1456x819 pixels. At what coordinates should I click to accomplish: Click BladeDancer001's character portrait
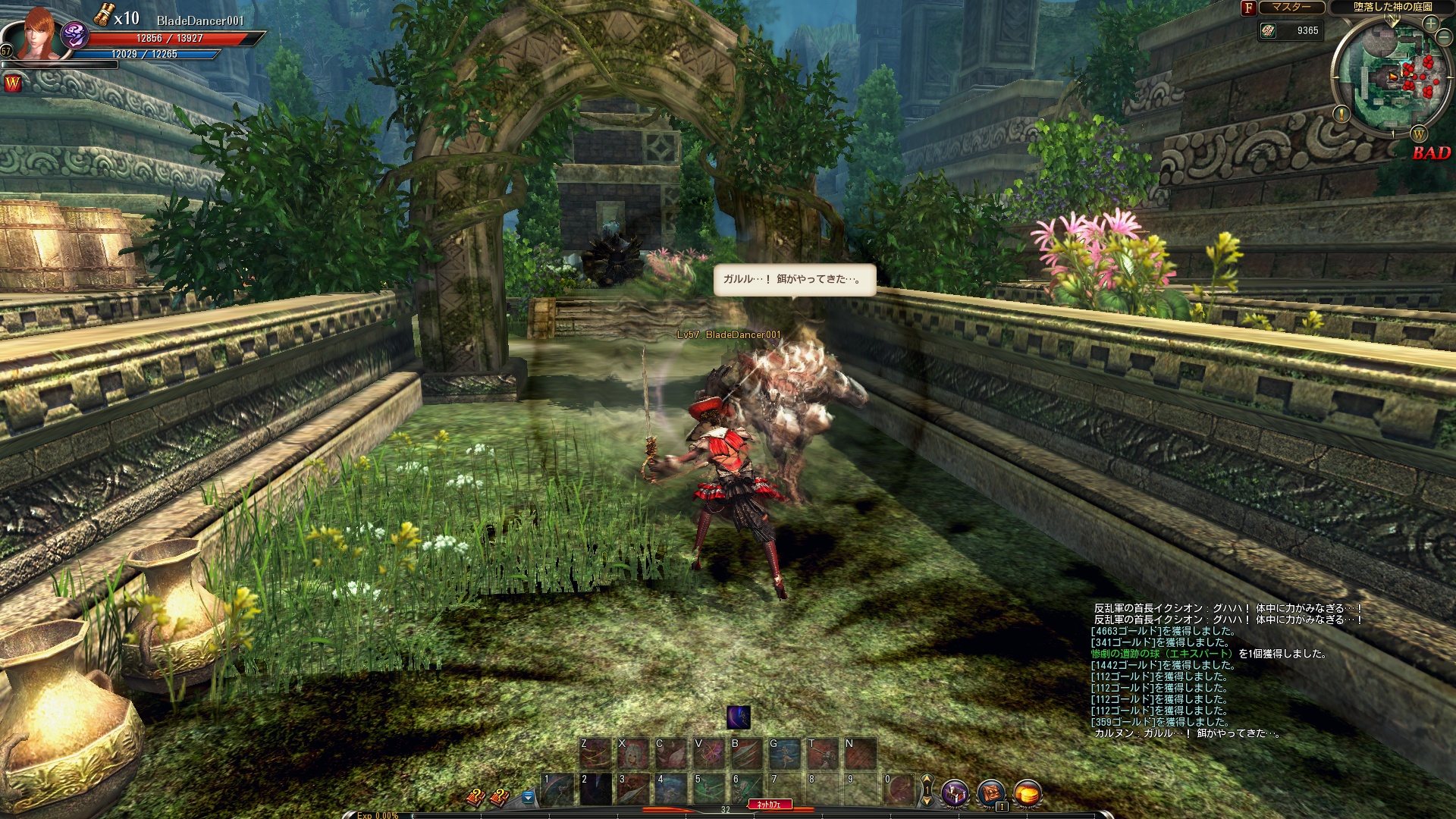coord(36,34)
